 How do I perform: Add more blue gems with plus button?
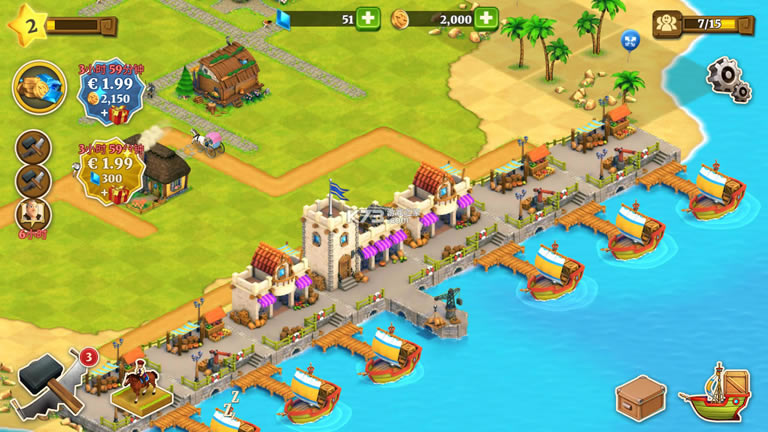369,18
